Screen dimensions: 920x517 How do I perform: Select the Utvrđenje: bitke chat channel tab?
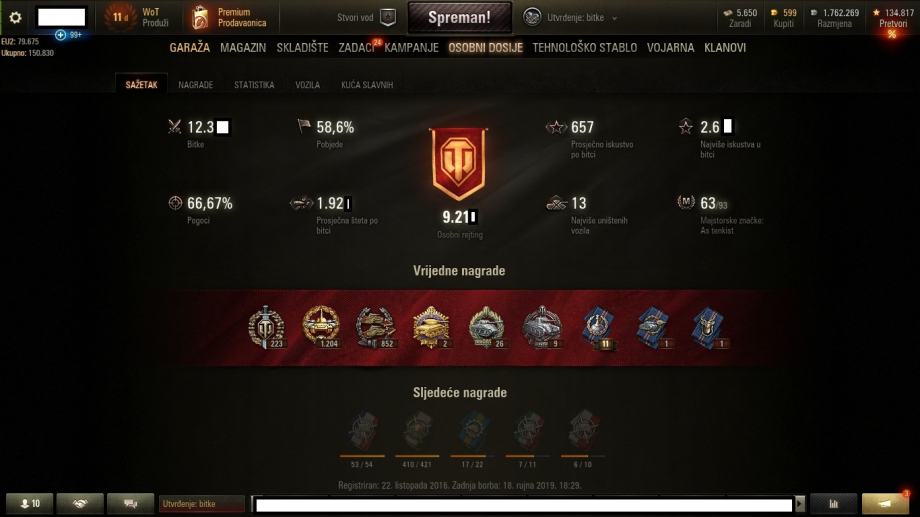pos(200,504)
